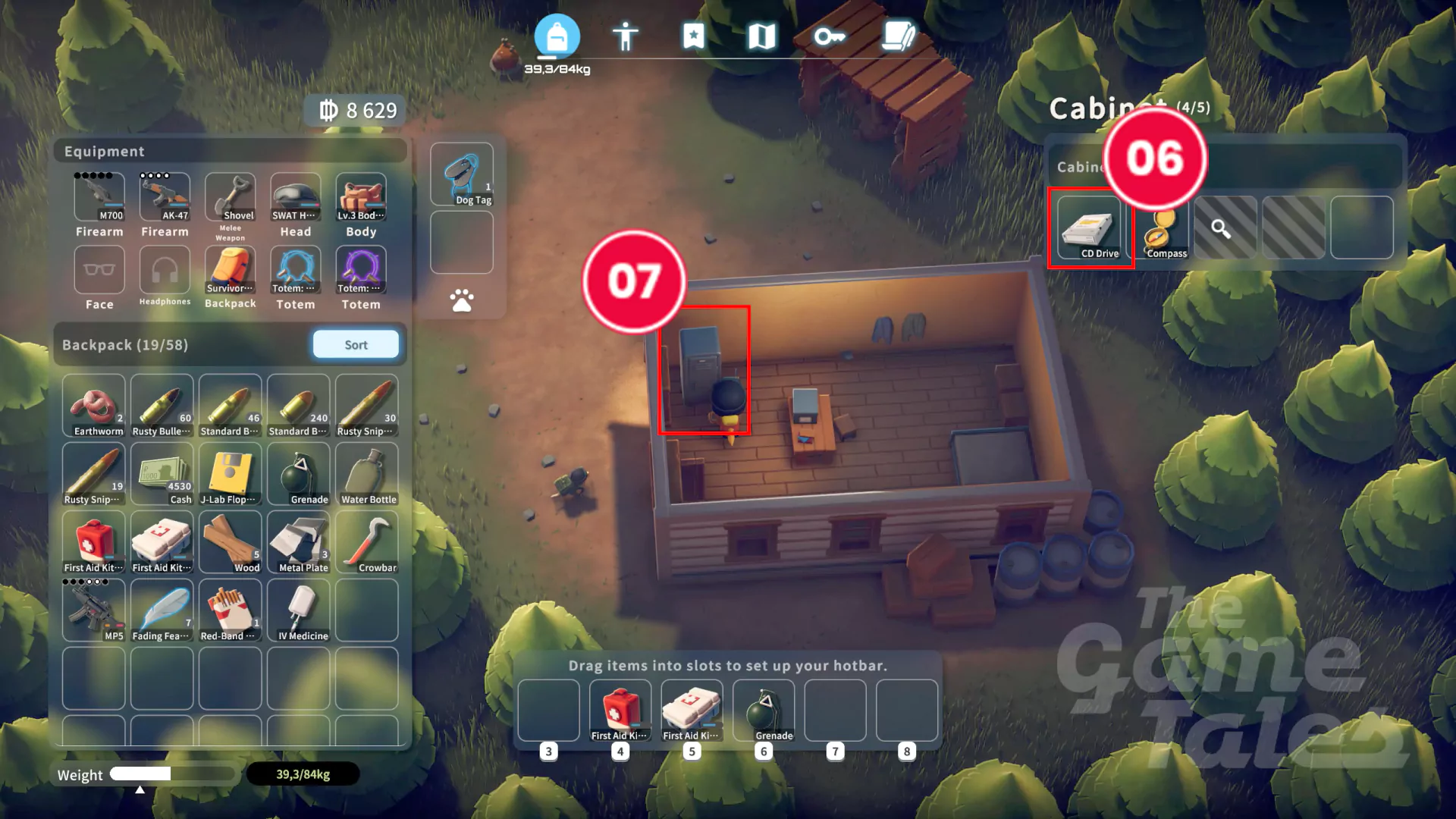Viewport: 1456px width, 819px height.
Task: Switch to the character figure tab
Action: (626, 36)
